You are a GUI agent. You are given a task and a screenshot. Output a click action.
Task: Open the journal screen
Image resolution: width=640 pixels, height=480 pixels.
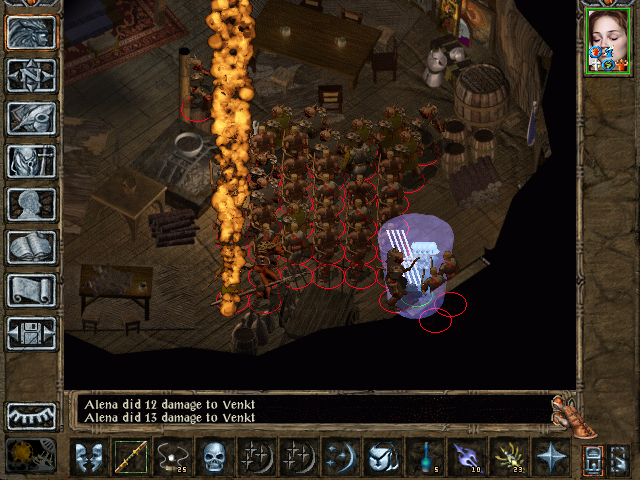click(32, 118)
